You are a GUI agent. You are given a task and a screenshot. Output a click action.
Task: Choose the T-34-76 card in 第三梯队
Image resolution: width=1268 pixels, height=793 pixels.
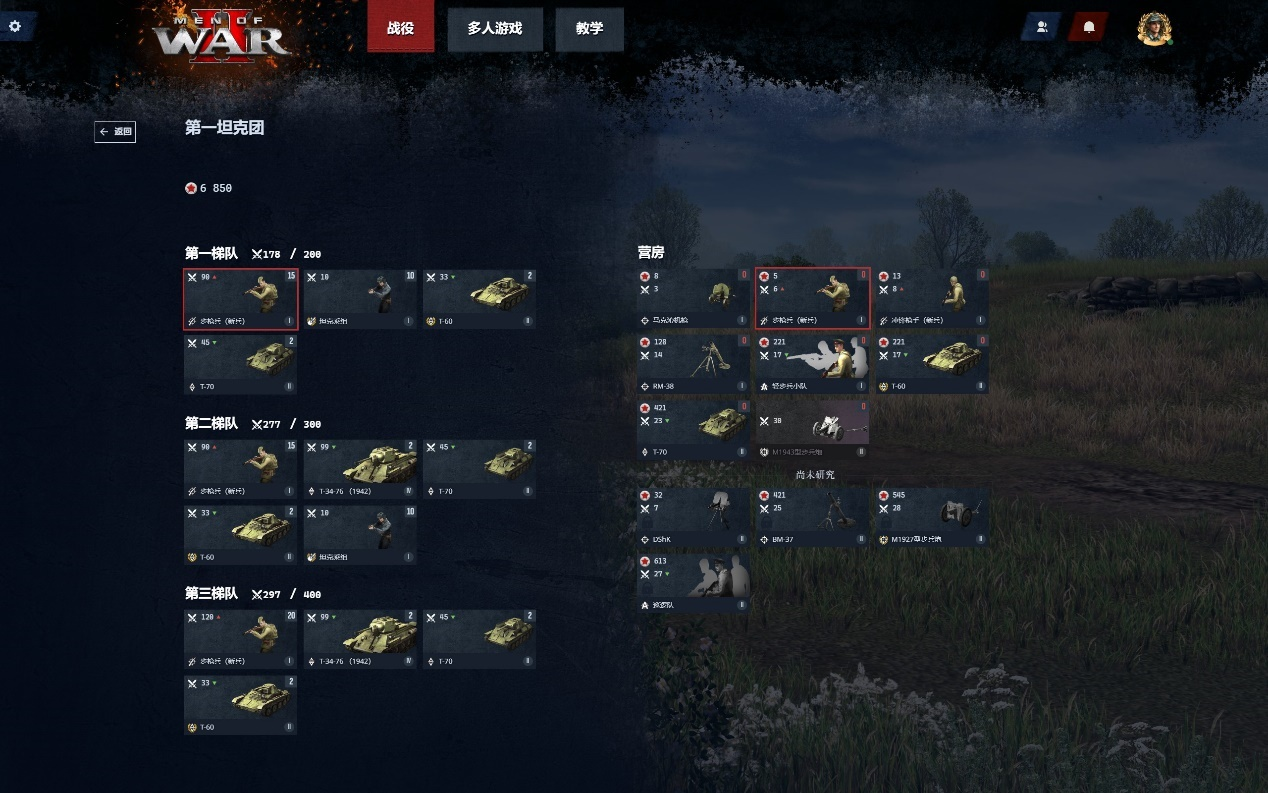point(360,639)
